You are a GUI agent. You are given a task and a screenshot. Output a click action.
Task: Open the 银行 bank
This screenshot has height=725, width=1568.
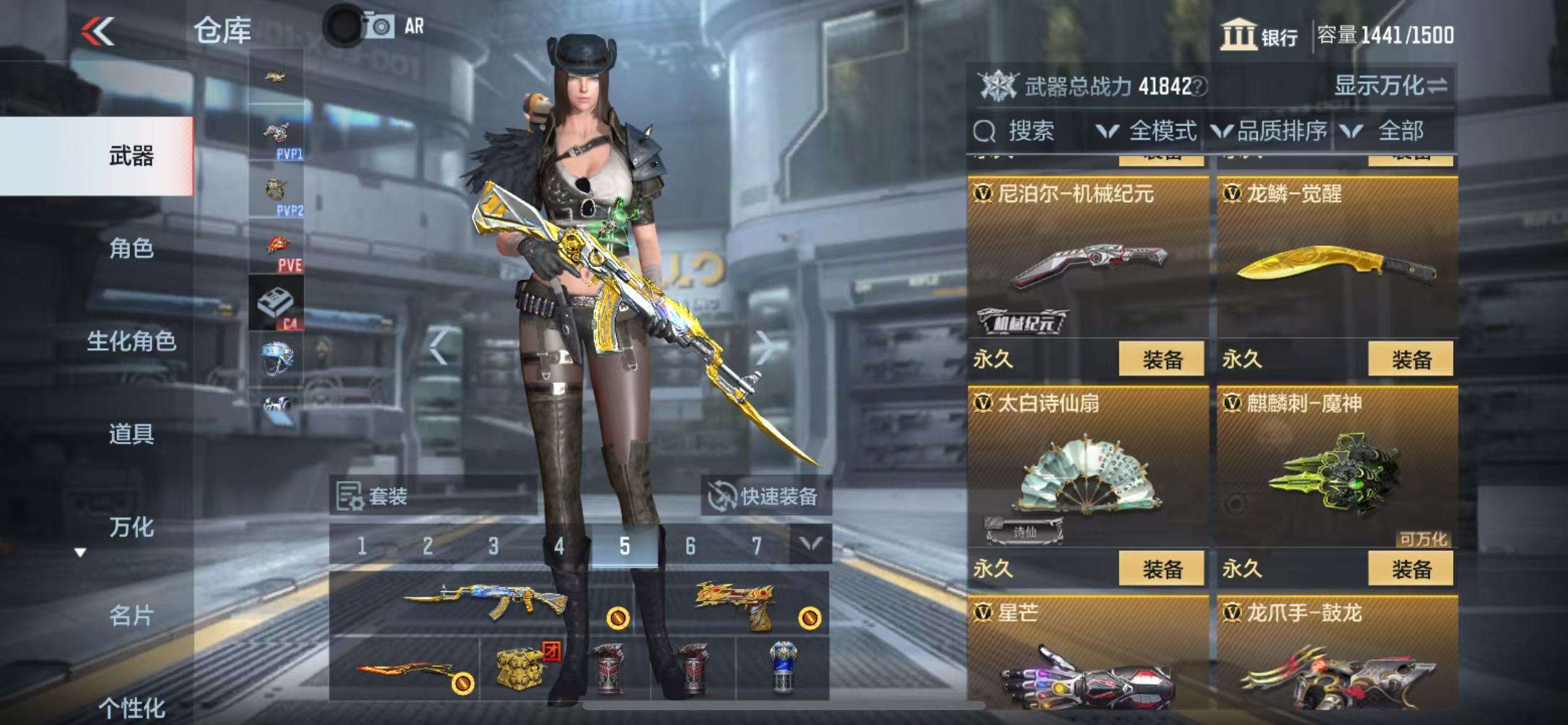point(1259,35)
